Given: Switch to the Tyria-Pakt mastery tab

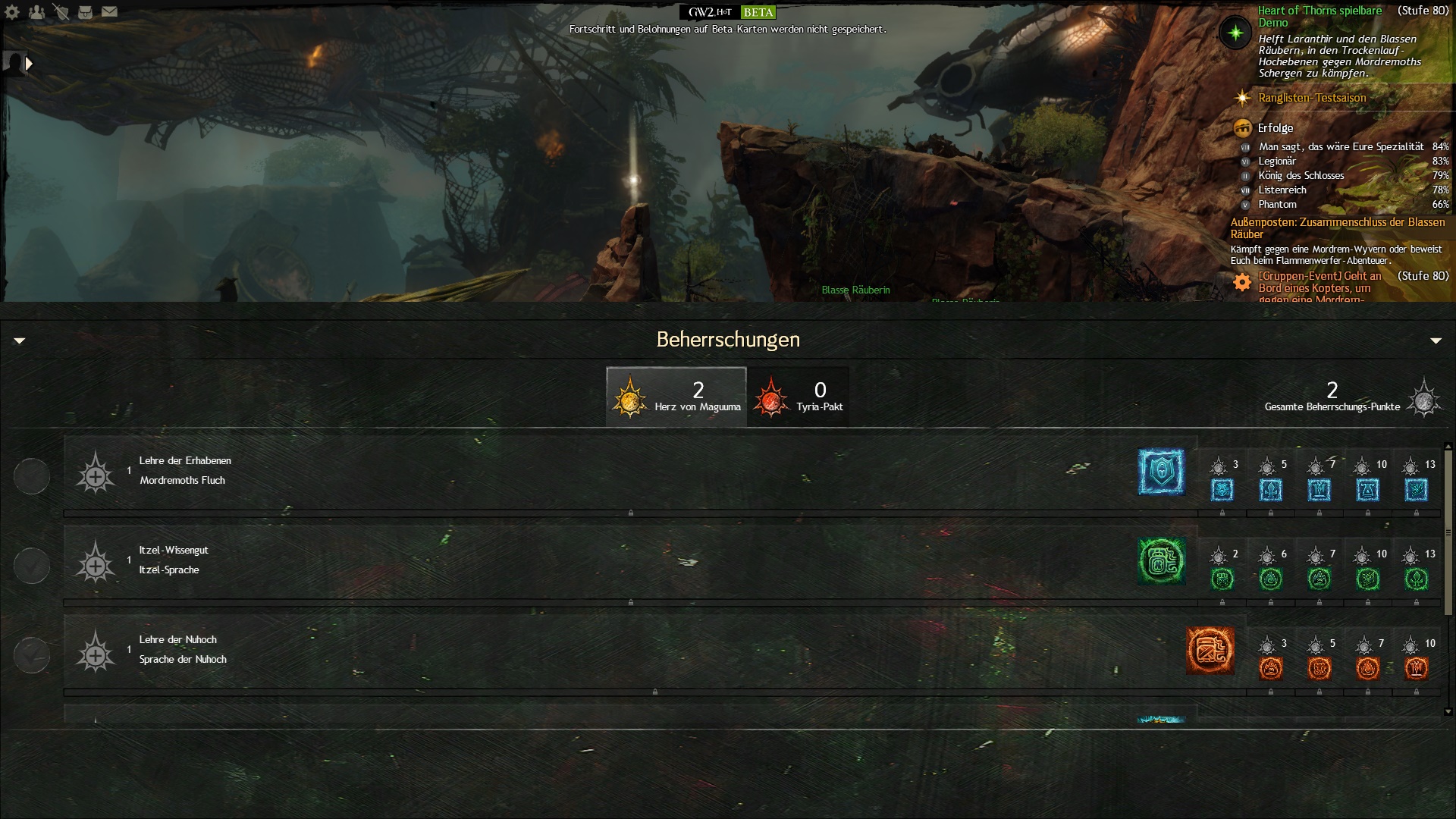Looking at the screenshot, I should 799,397.
